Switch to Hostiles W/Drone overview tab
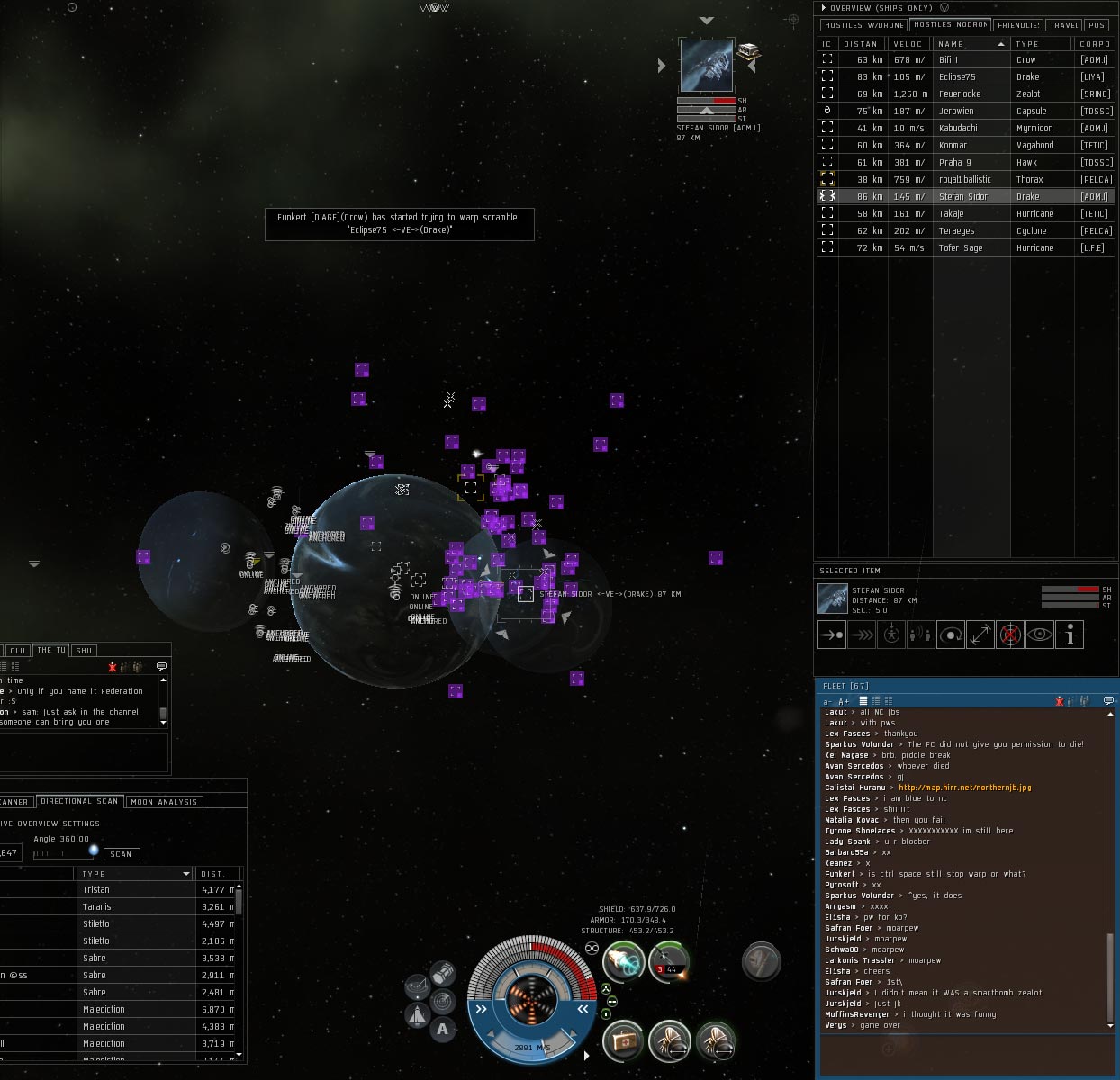 click(863, 25)
